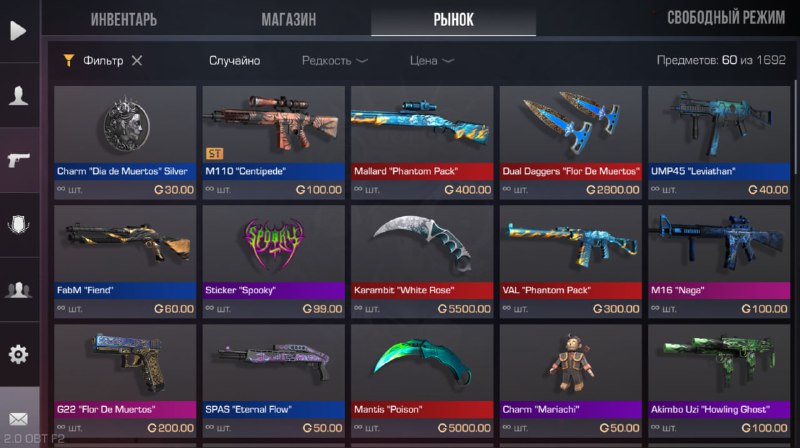Viewport: 800px width, 448px height.
Task: Open the profile icon in the sidebar
Action: [x=18, y=96]
